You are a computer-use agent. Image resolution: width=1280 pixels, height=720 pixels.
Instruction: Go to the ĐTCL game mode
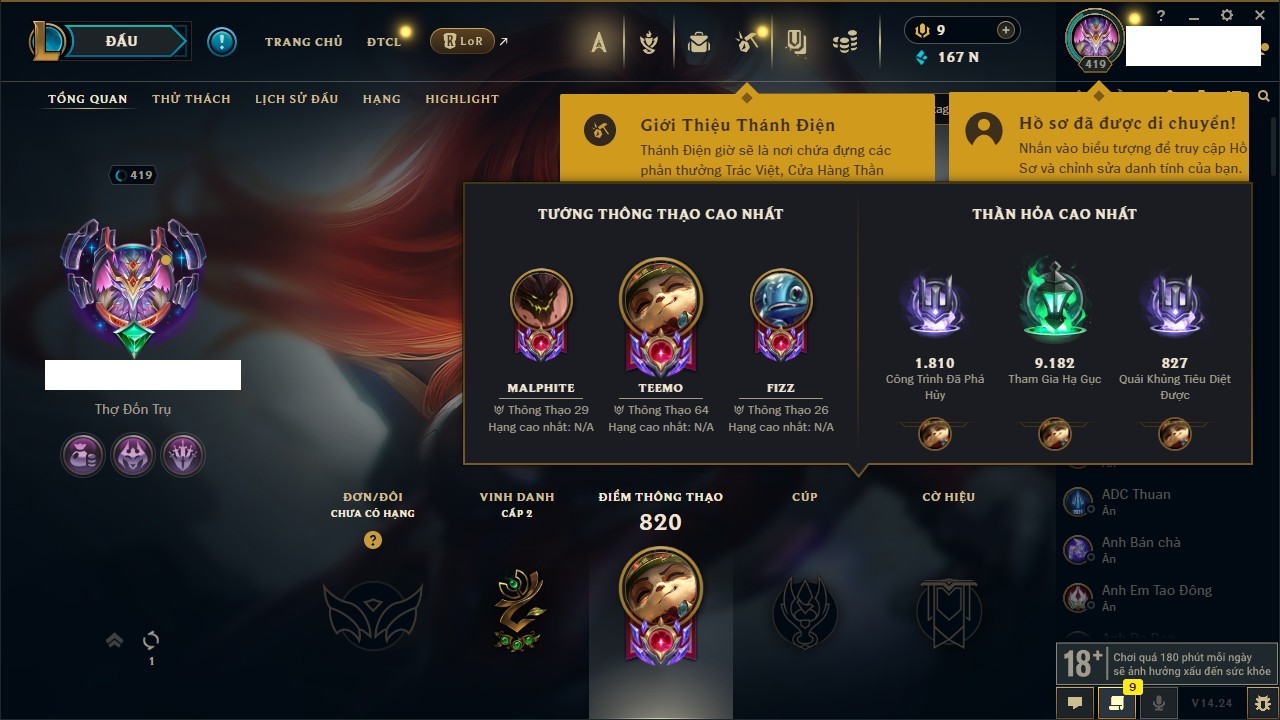click(384, 42)
